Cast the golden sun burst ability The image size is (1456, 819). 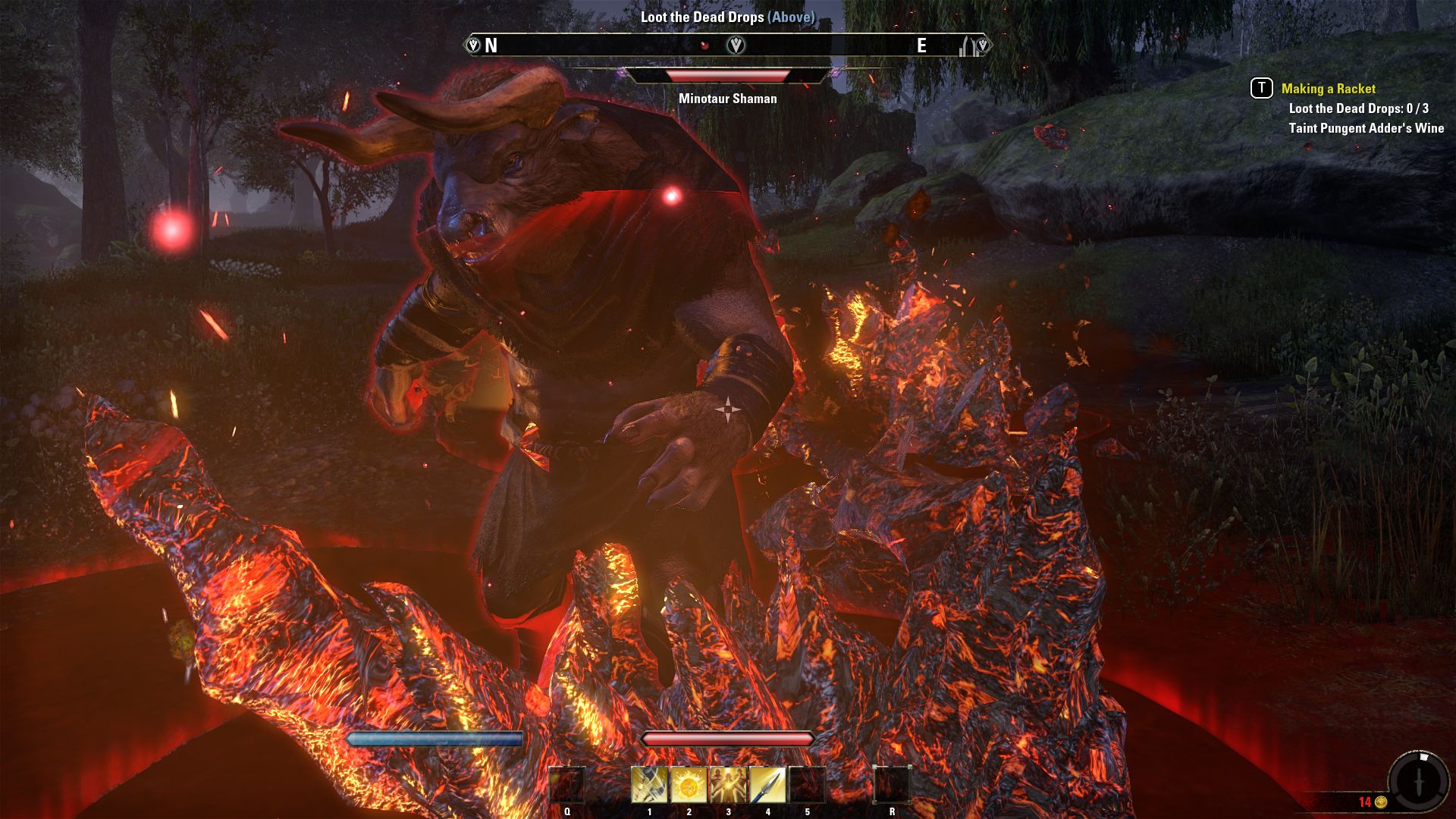(x=689, y=785)
